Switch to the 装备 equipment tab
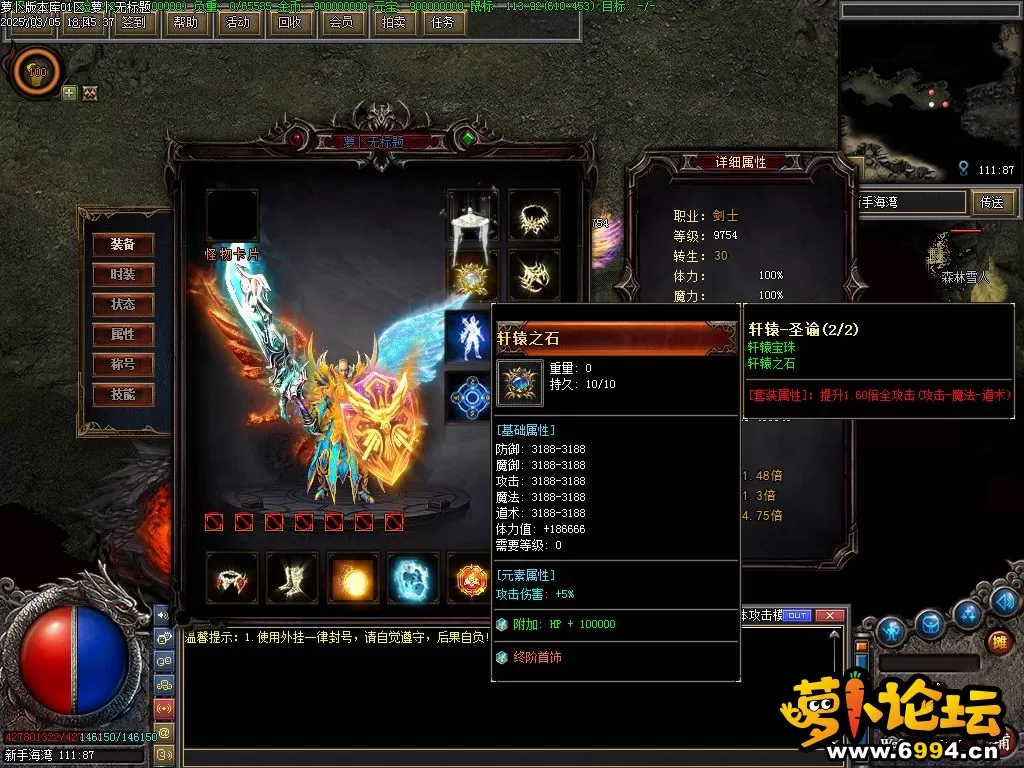 pyautogui.click(x=123, y=244)
